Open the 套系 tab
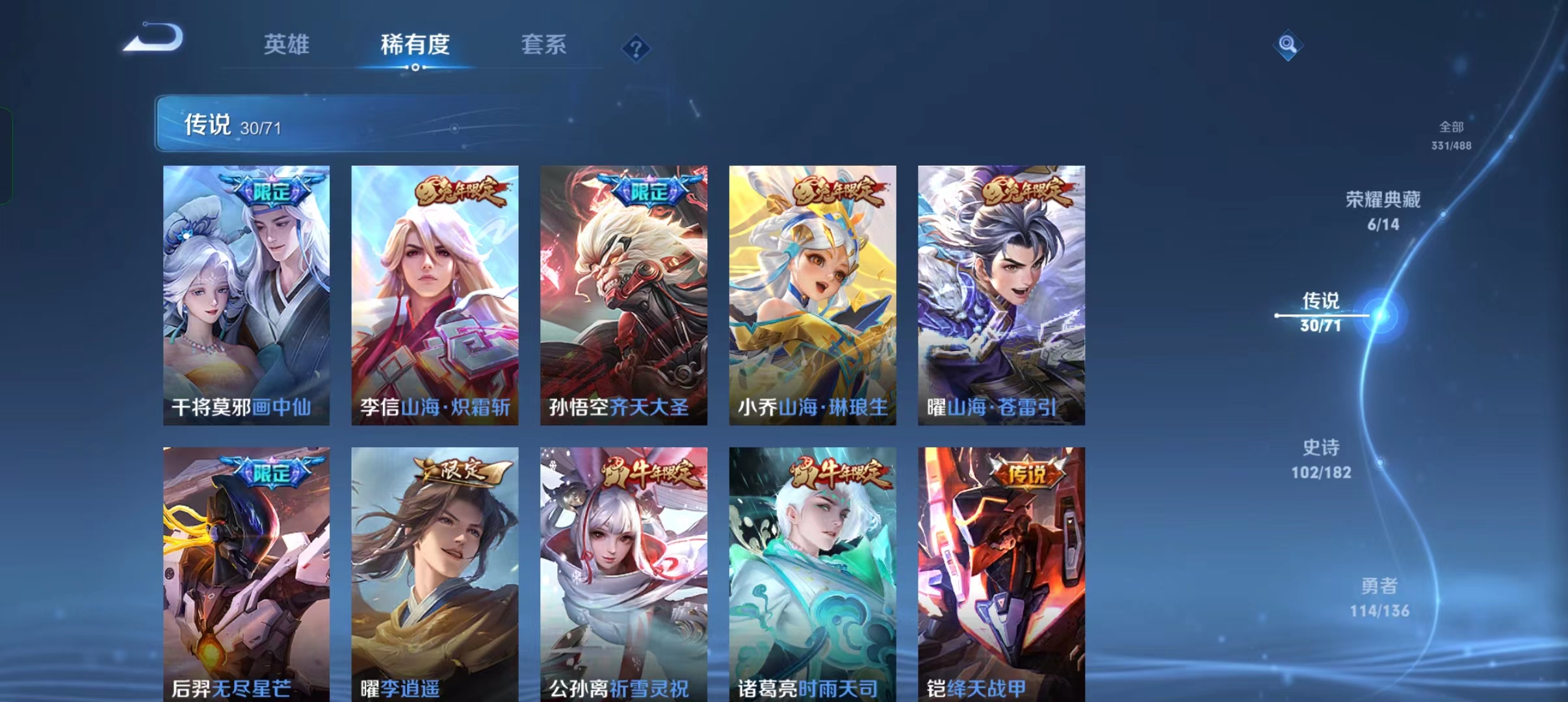 pyautogui.click(x=545, y=45)
